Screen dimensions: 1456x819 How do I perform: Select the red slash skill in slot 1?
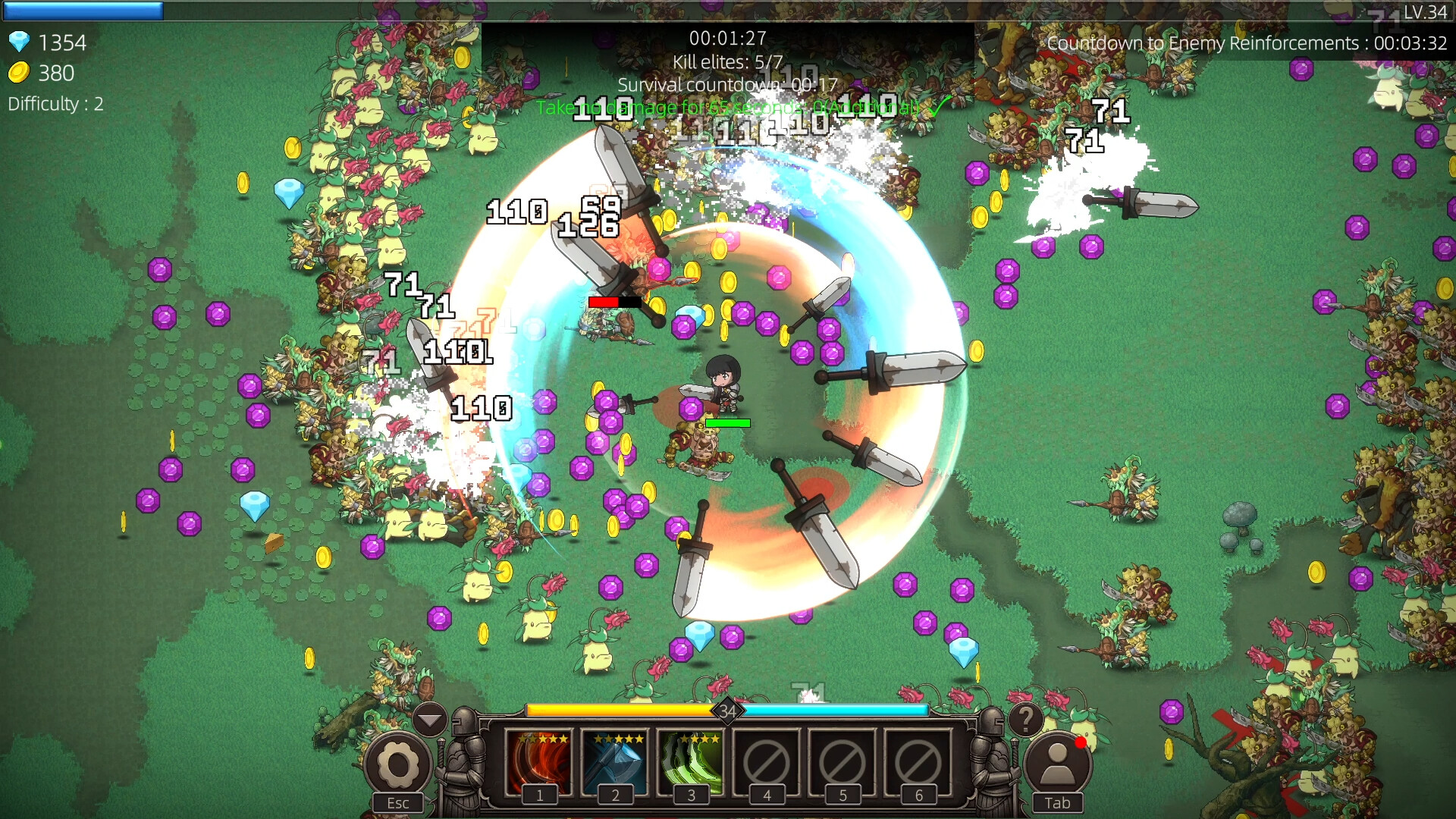pos(540,762)
